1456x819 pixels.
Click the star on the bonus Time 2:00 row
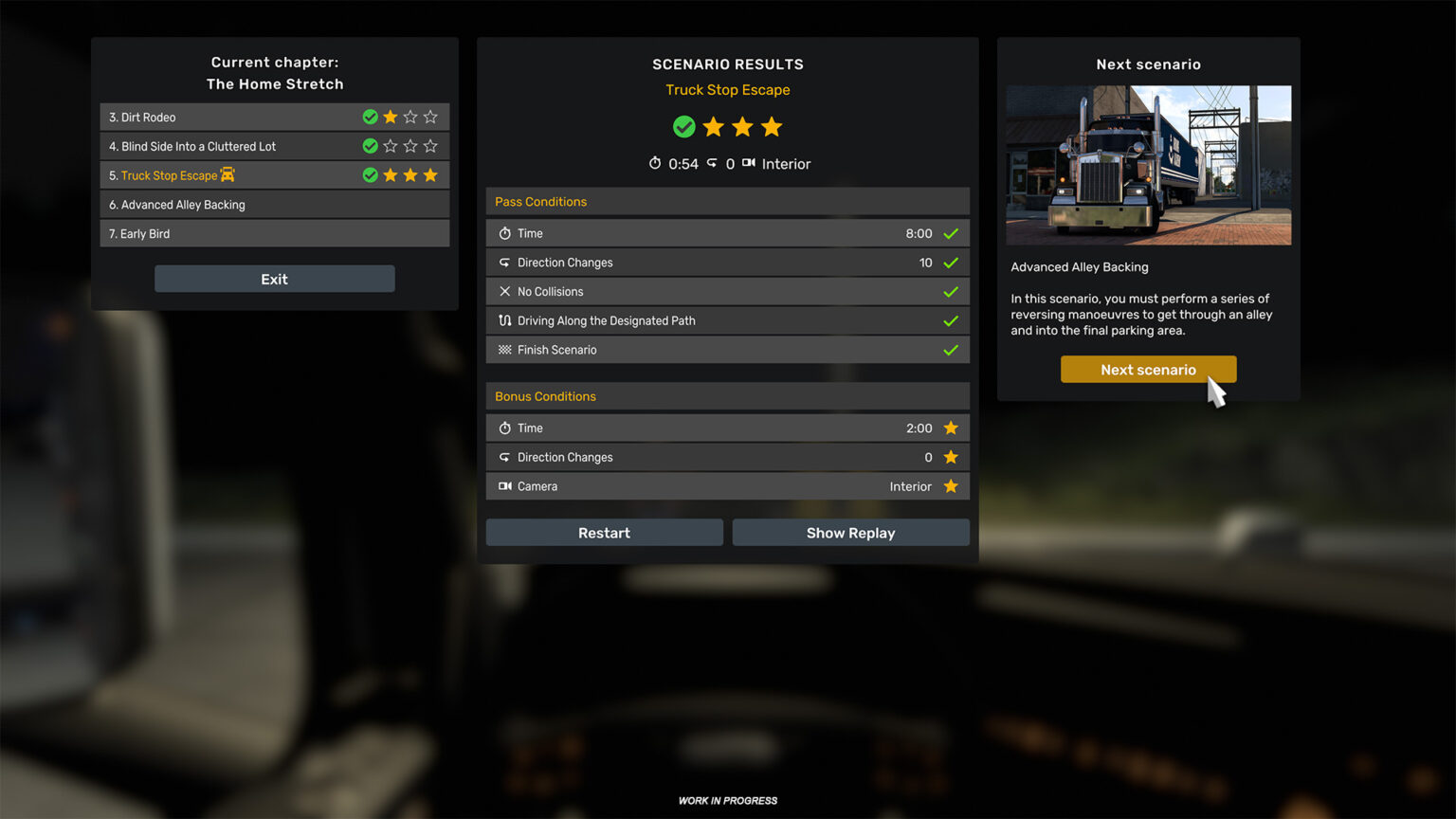(951, 428)
